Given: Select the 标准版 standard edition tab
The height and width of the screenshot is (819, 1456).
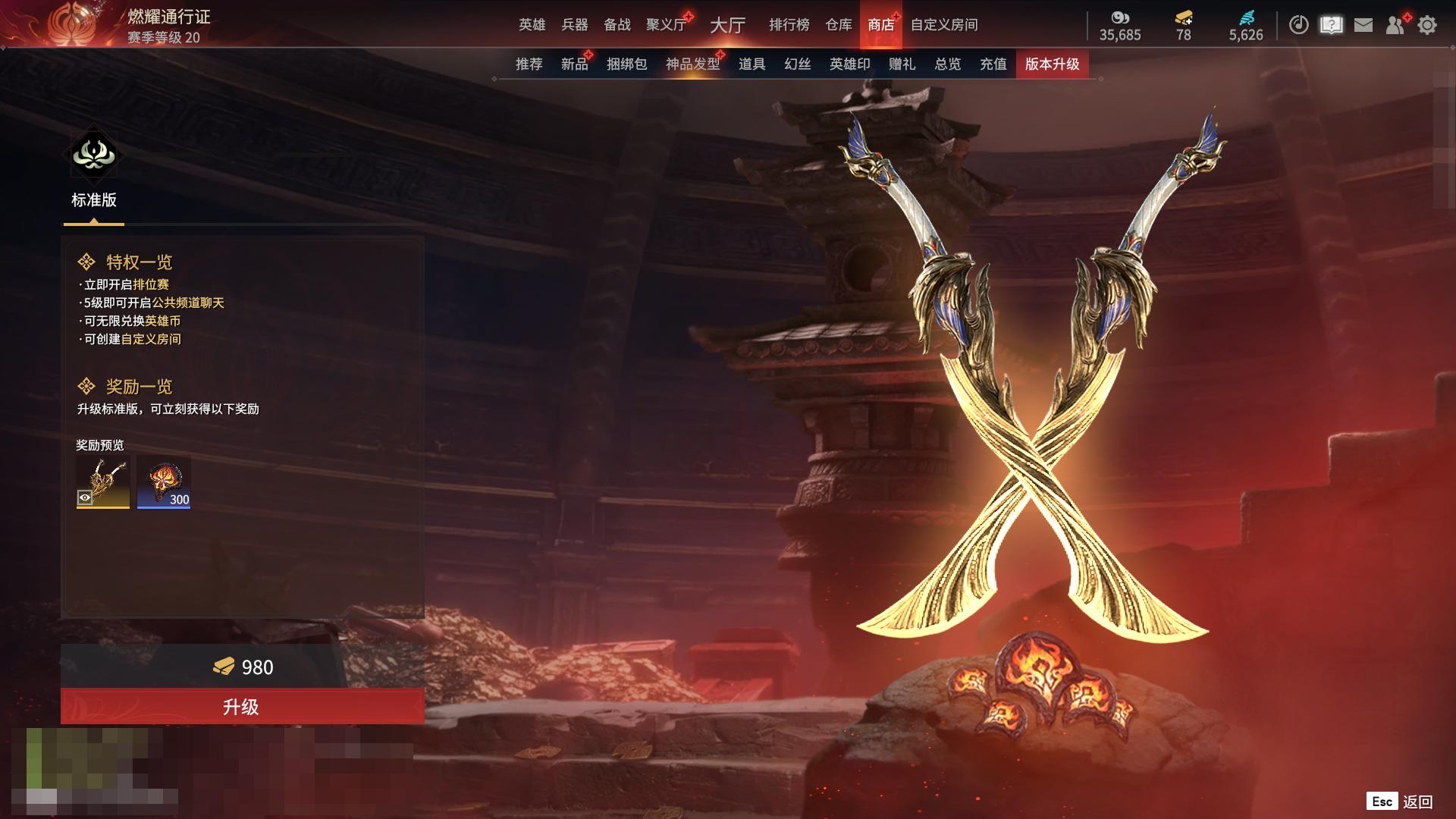Looking at the screenshot, I should coord(94,174).
